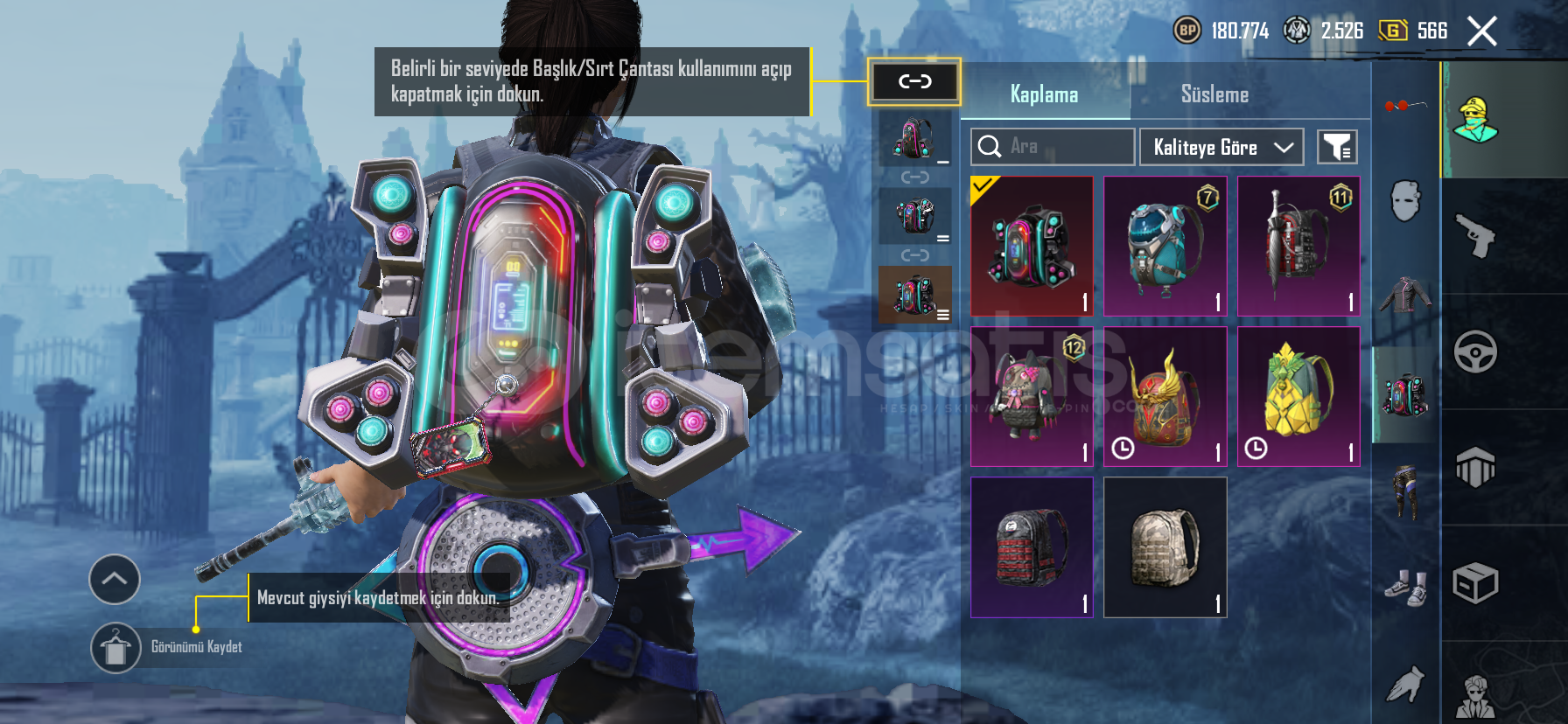1568x724 pixels.
Task: Open the Kaliteye Göre sorting dropdown
Action: (x=1221, y=147)
